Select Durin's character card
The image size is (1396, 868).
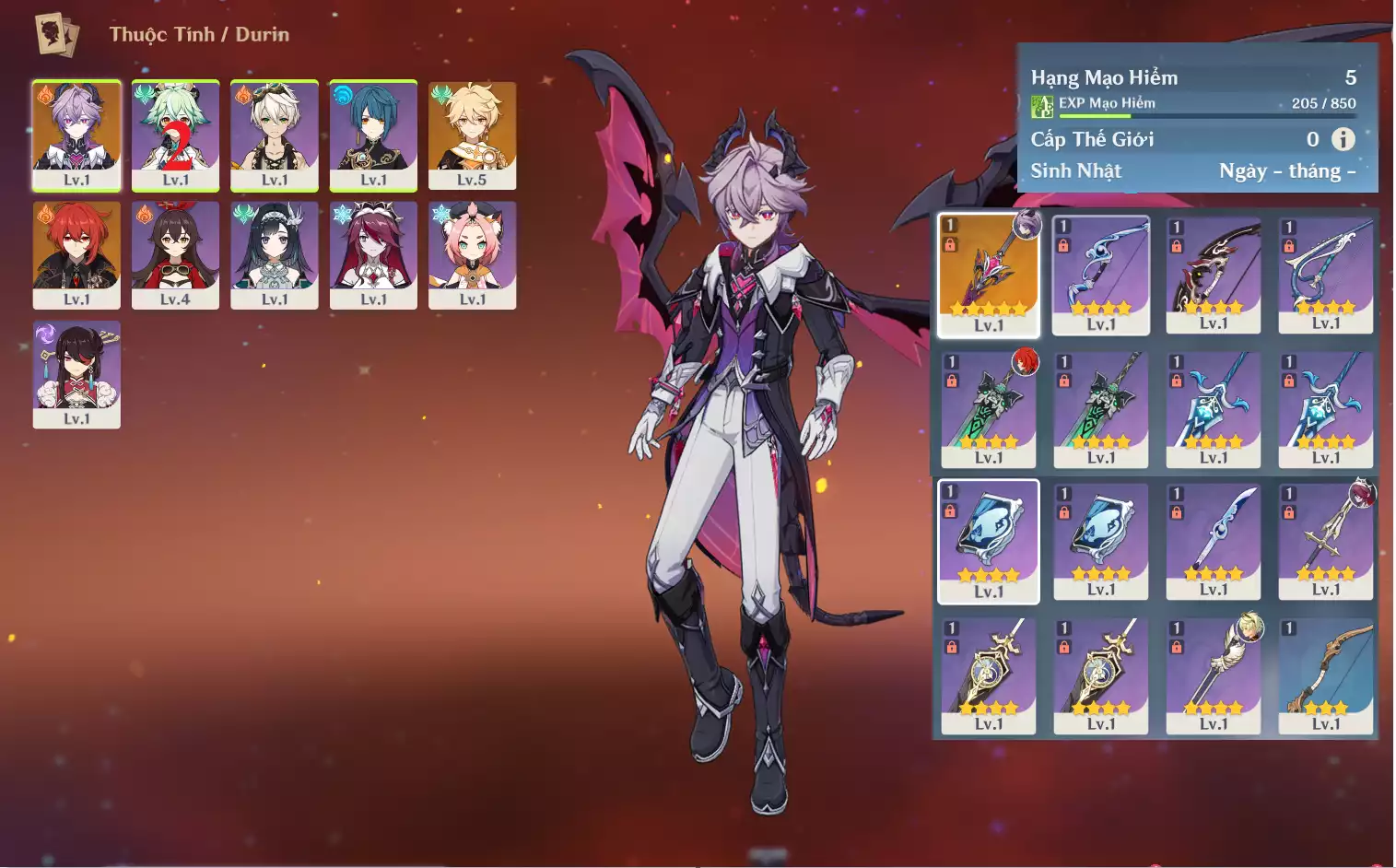[x=76, y=135]
